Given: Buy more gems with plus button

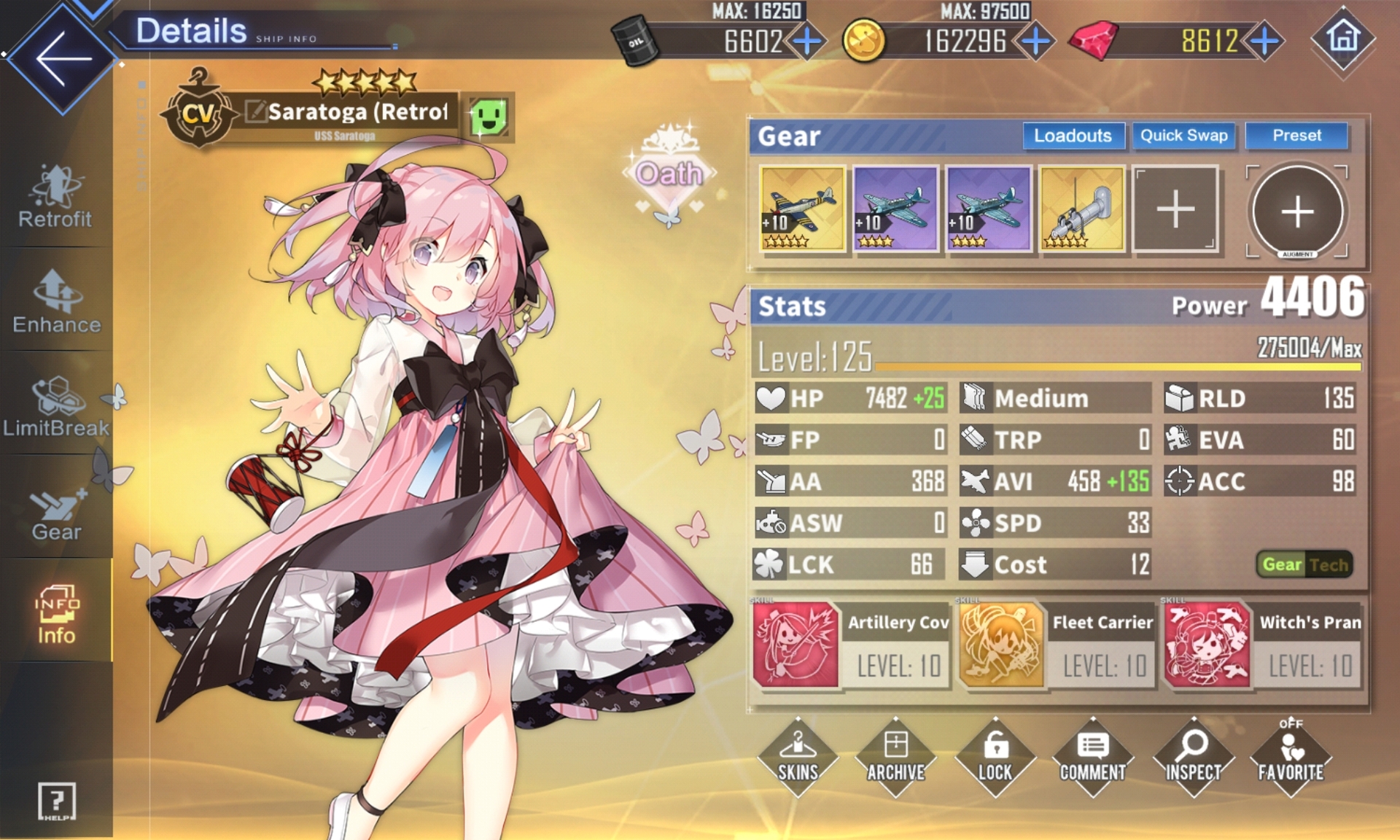Looking at the screenshot, I should [x=1265, y=41].
